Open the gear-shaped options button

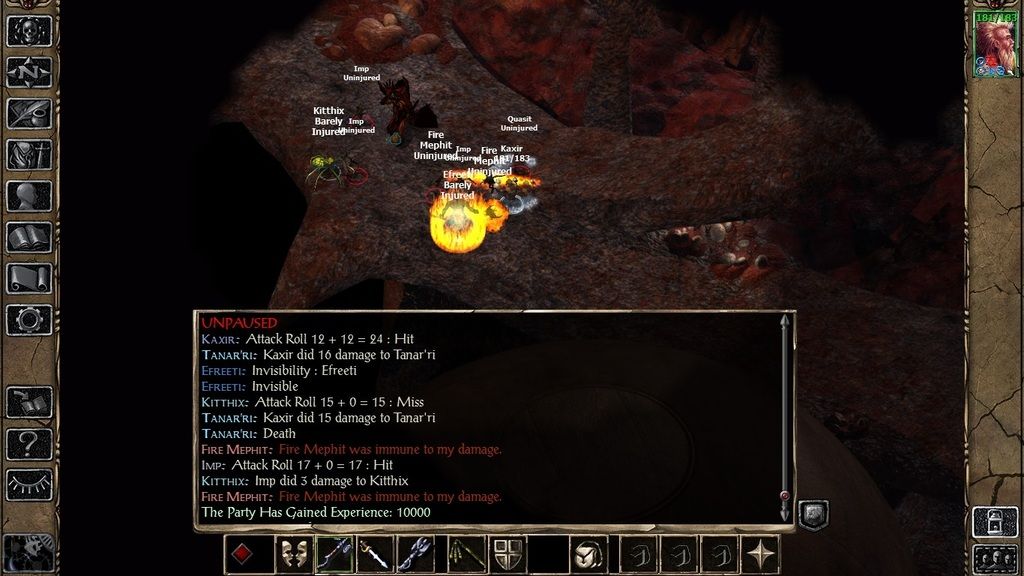(29, 320)
